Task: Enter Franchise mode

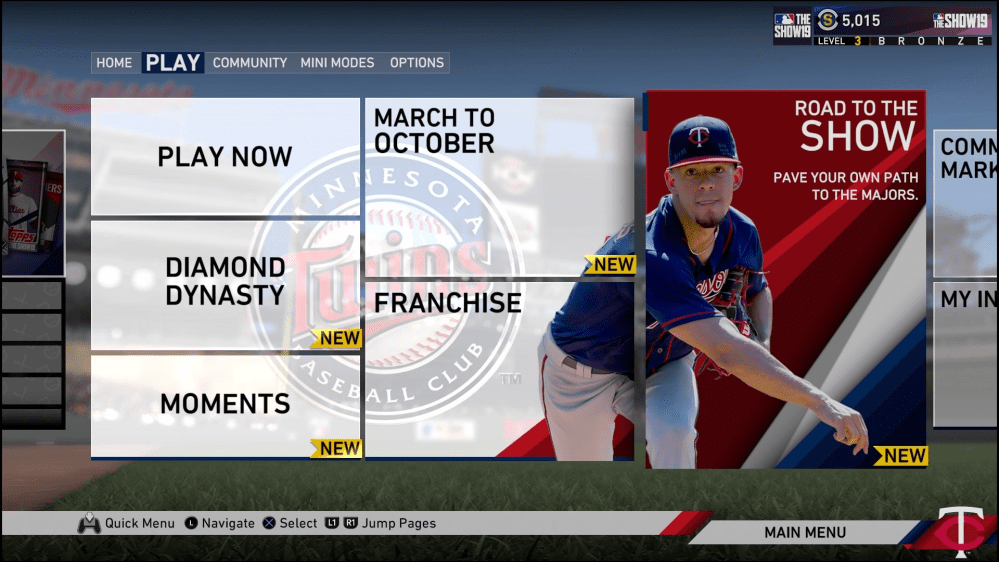Action: (499, 370)
